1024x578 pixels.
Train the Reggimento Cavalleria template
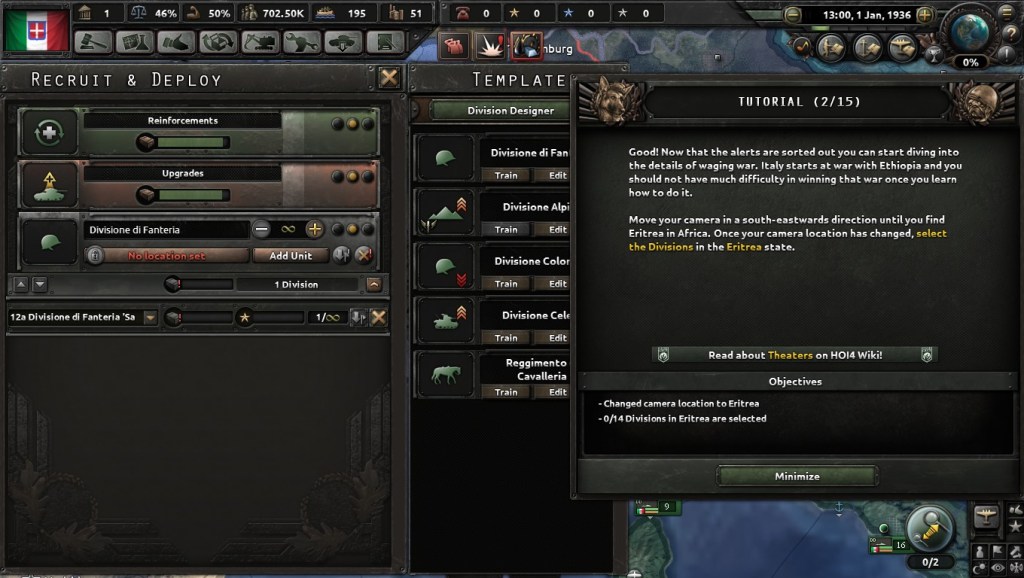click(x=506, y=392)
